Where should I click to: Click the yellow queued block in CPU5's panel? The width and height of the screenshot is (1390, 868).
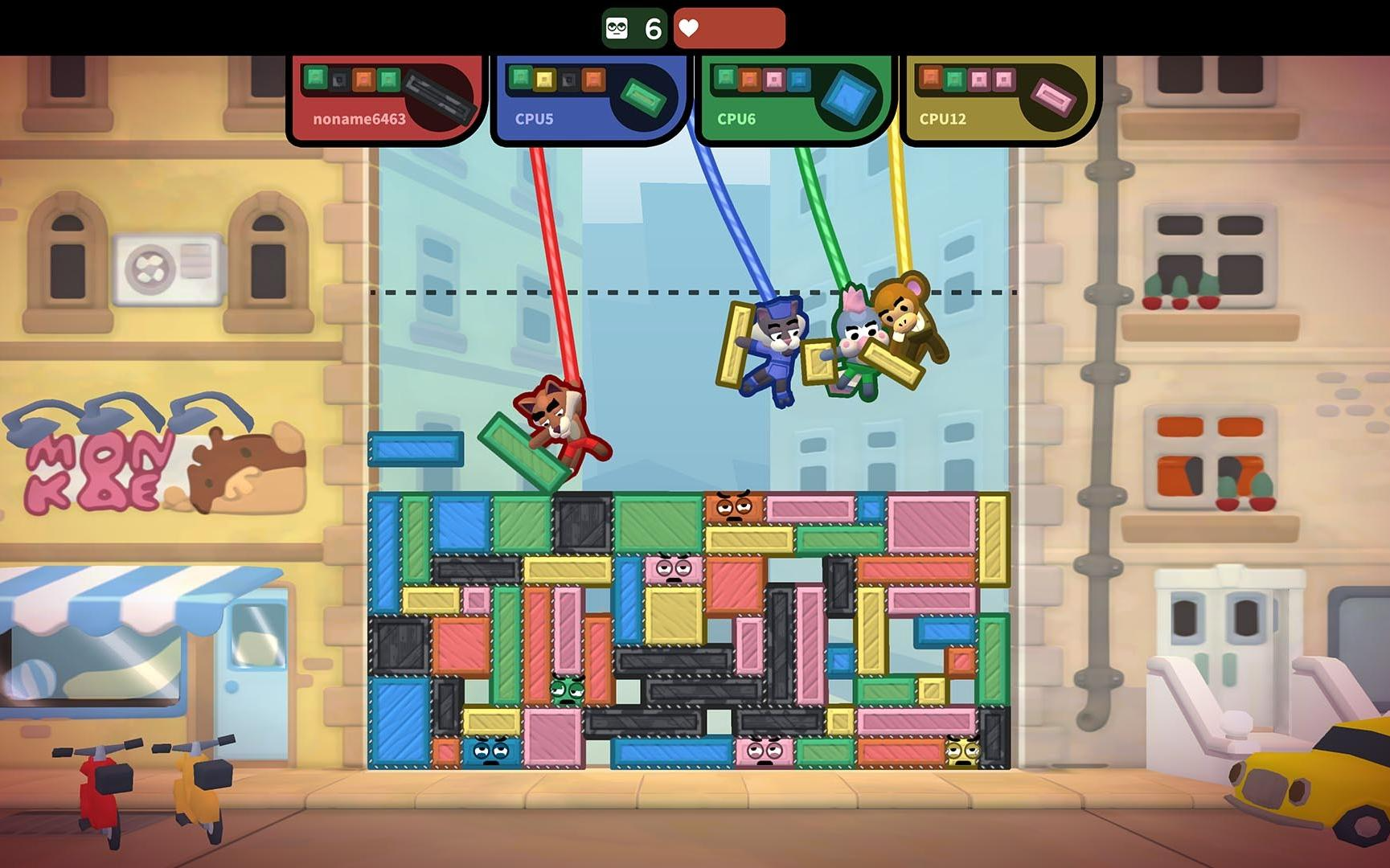point(544,79)
